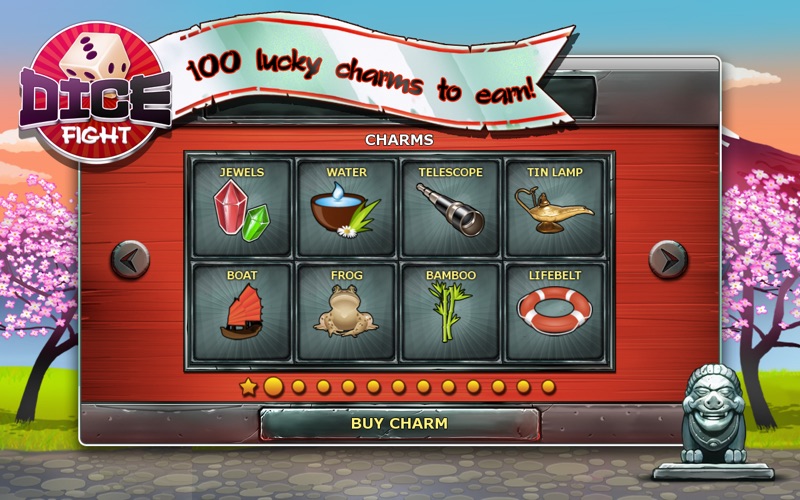The width and height of the screenshot is (800, 500).
Task: Pick the Telescope charm
Action: click(451, 207)
